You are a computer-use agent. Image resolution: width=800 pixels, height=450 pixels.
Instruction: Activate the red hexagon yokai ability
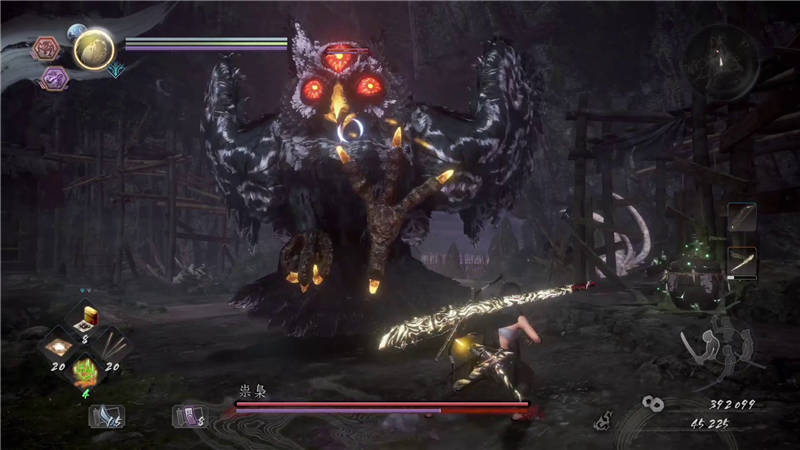47,49
